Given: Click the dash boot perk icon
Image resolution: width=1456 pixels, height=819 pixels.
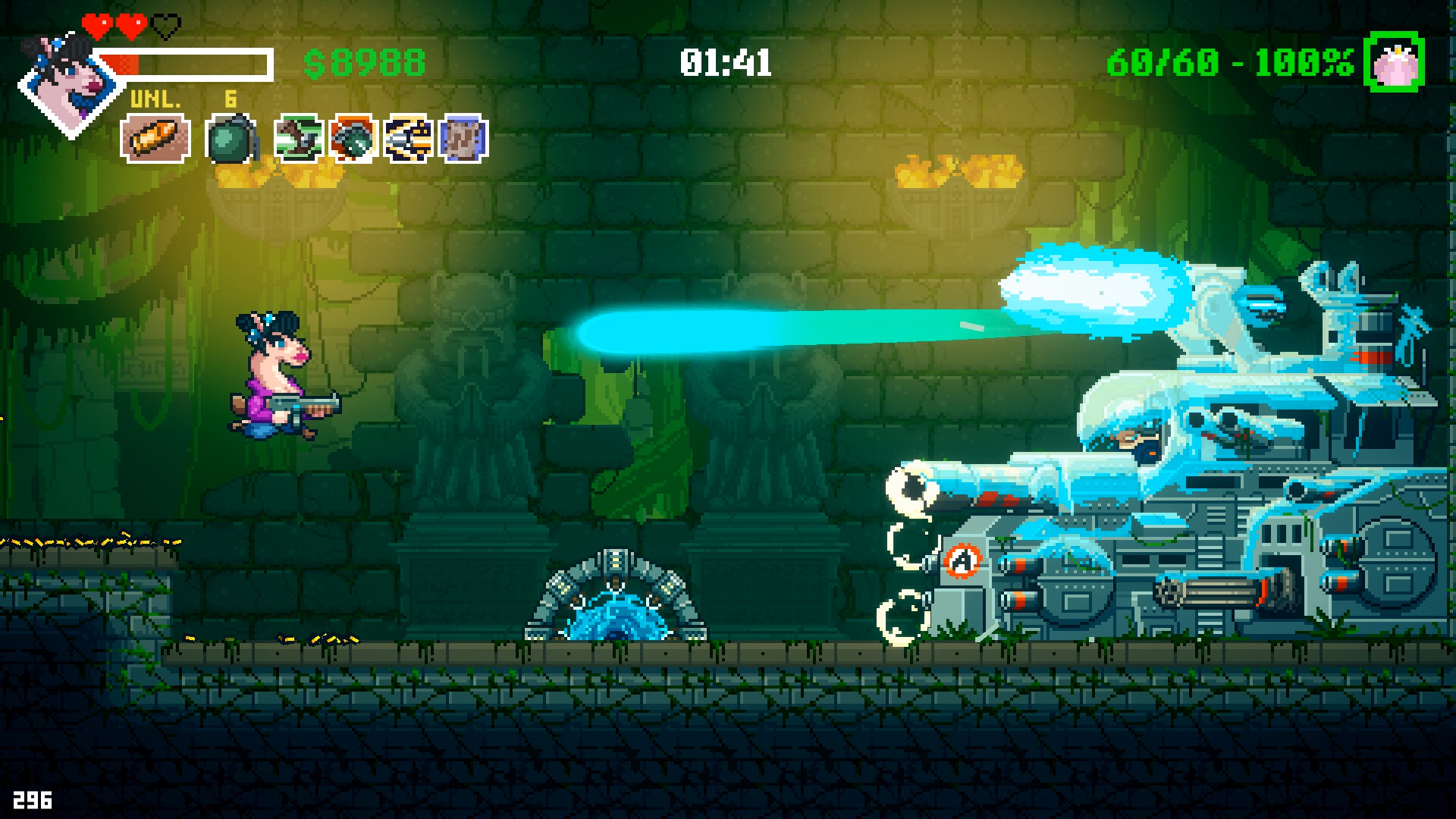Looking at the screenshot, I should click(x=298, y=139).
